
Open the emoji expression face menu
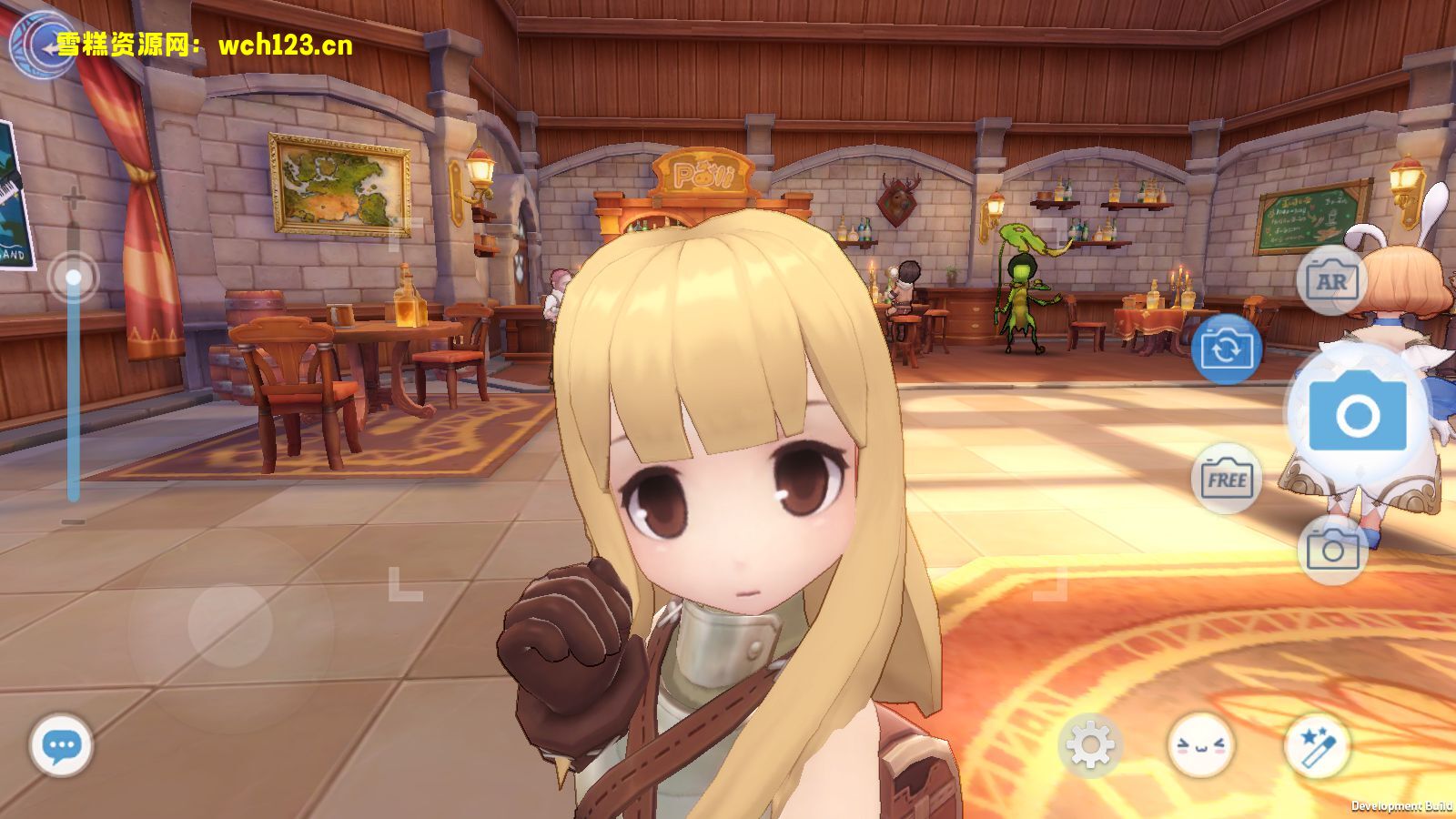click(1200, 746)
